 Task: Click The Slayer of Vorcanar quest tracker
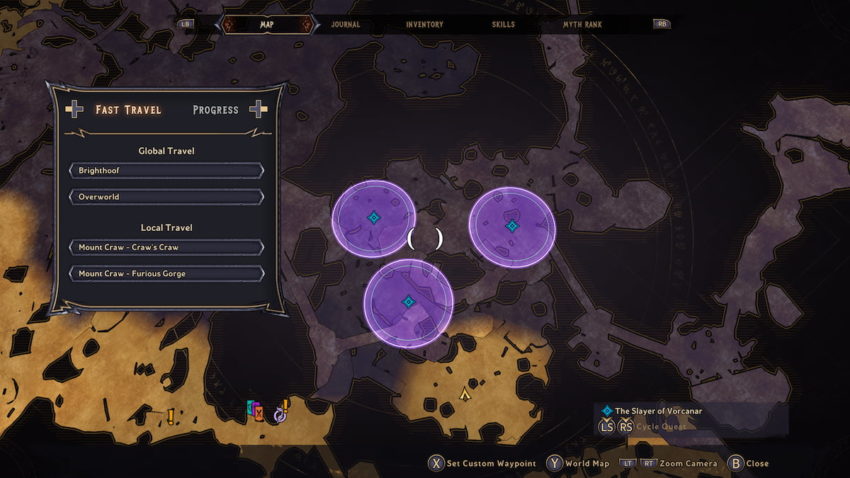coord(660,410)
